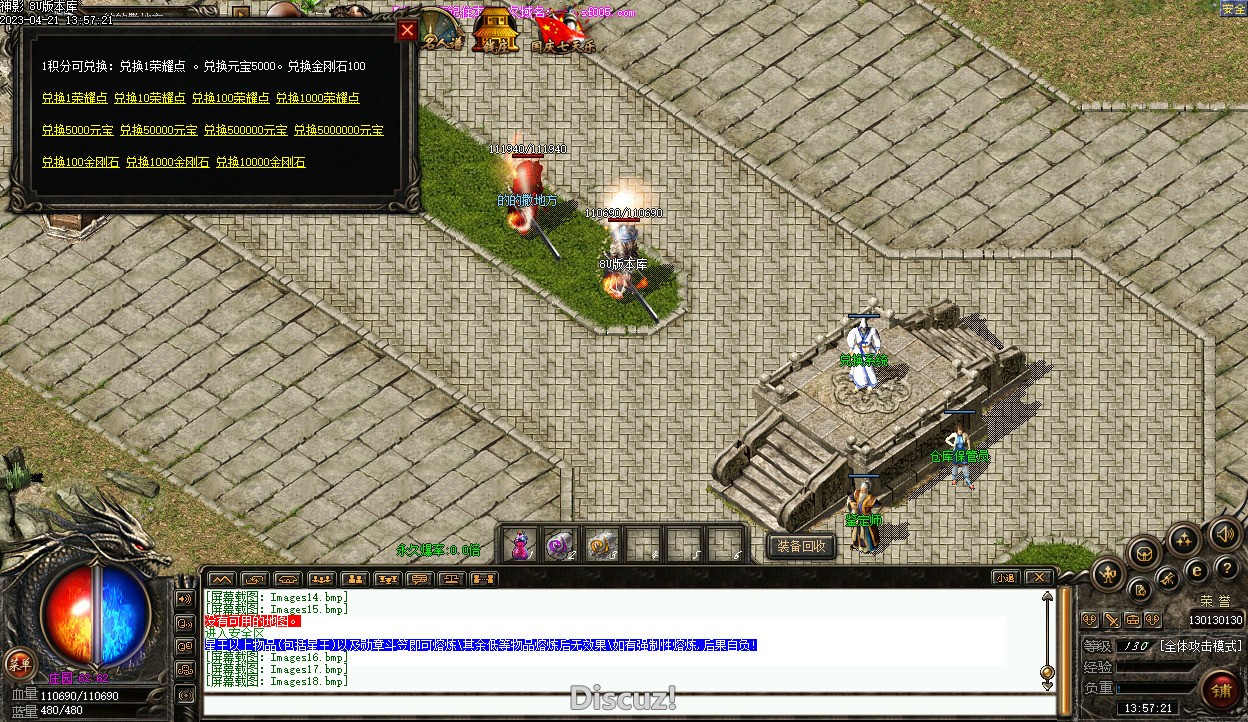Select the 兑换1000荣耀点 option
1248x722 pixels.
click(x=317, y=98)
